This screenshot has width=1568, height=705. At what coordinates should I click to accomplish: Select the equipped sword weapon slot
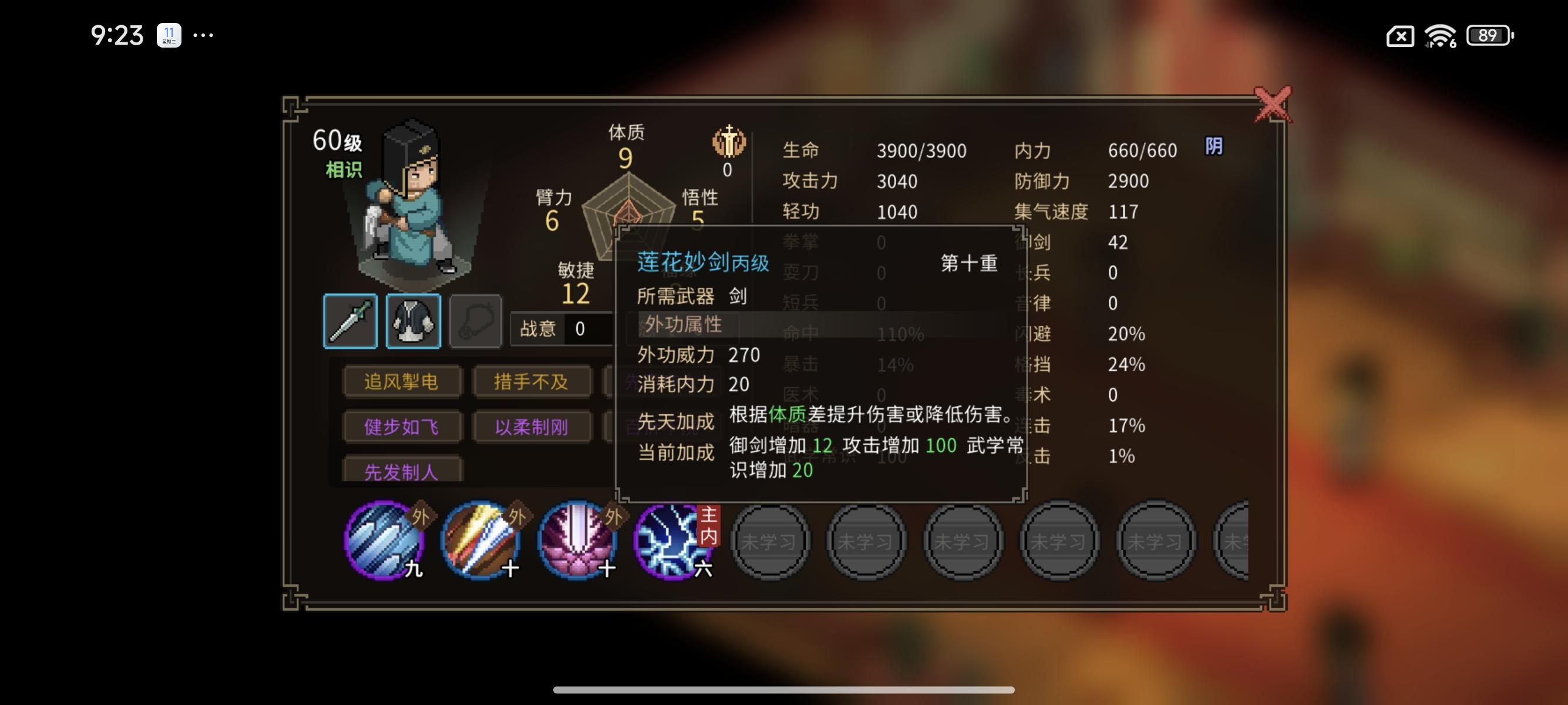point(352,321)
